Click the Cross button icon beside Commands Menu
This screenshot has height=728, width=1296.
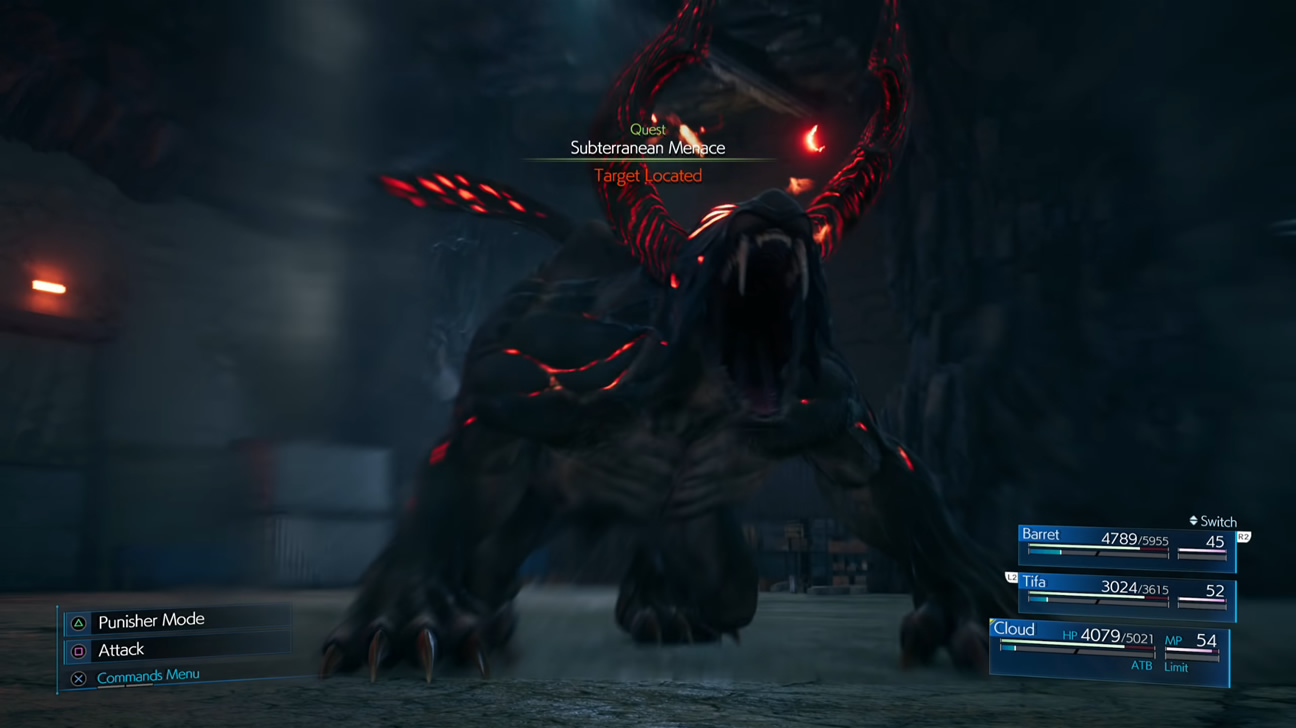click(x=79, y=676)
